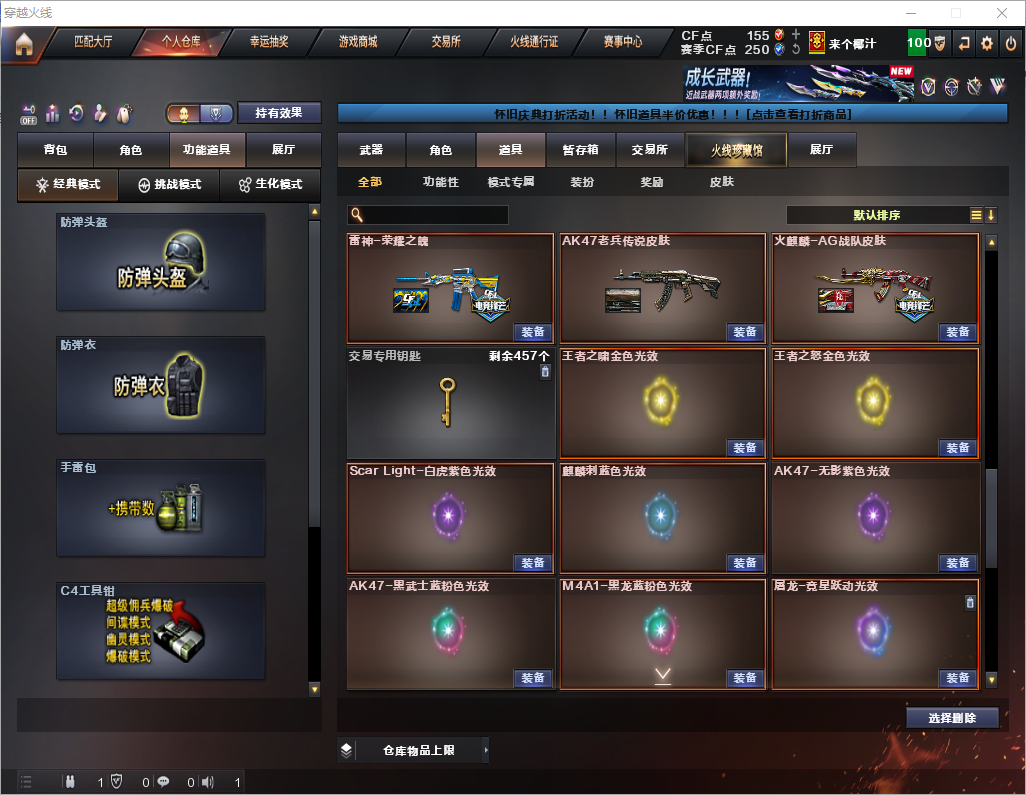The height and width of the screenshot is (795, 1026).
Task: Open the 匹配大厅 matchmaking lobby tab
Action: (95, 43)
